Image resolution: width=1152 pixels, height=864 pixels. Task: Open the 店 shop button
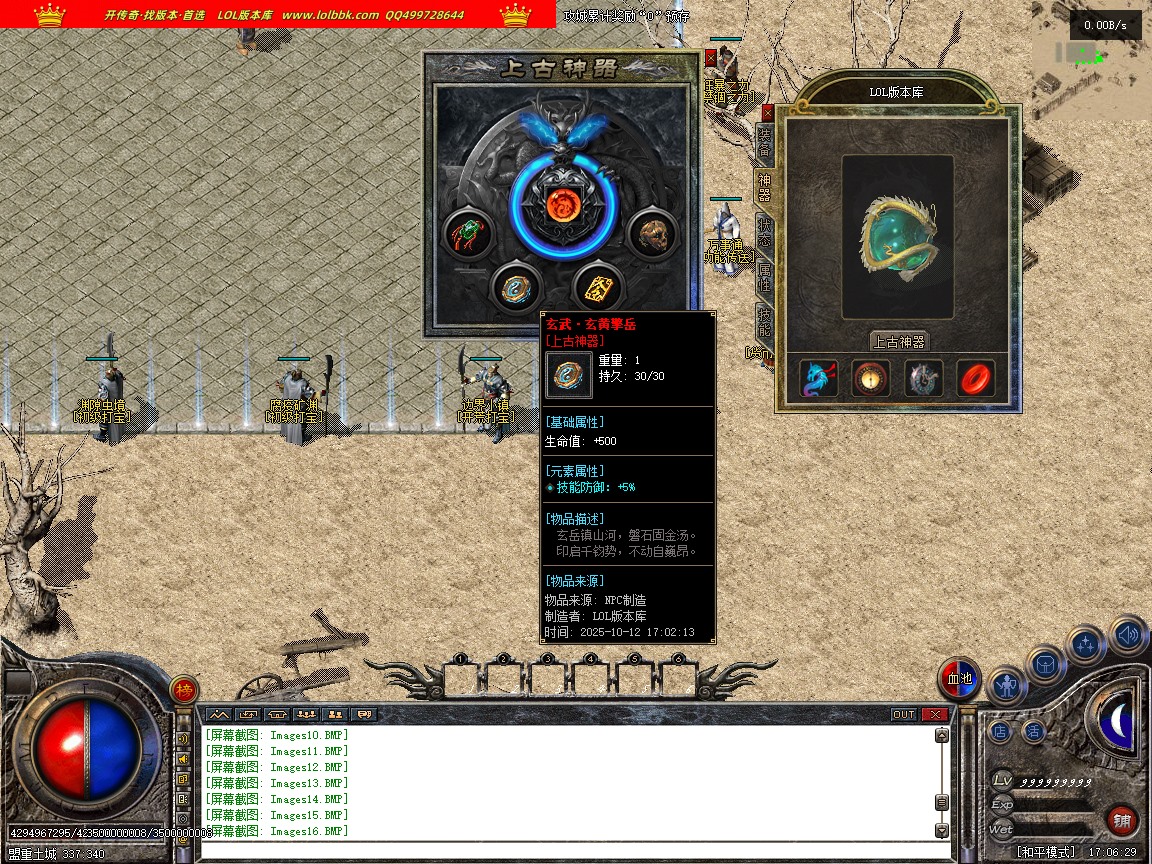[1000, 731]
